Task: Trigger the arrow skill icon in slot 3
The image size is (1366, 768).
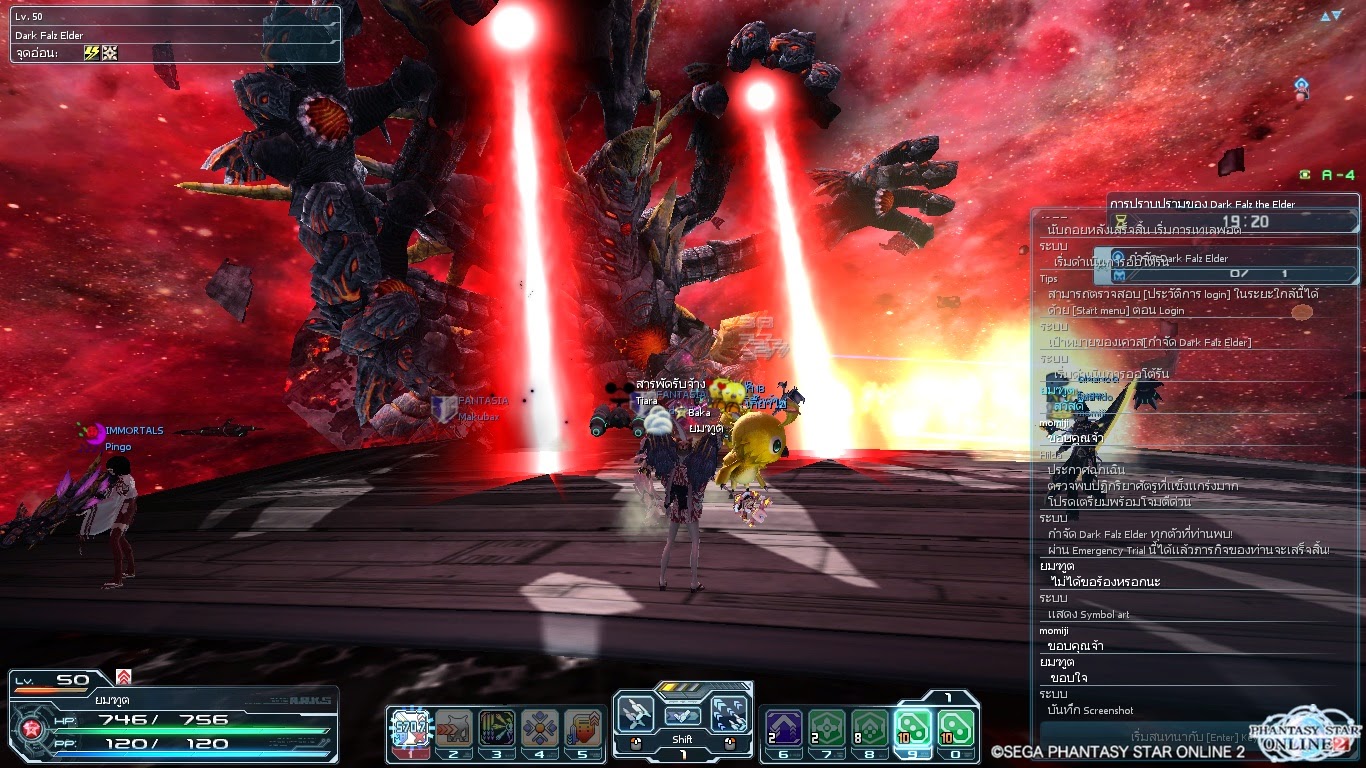Action: coord(497,728)
